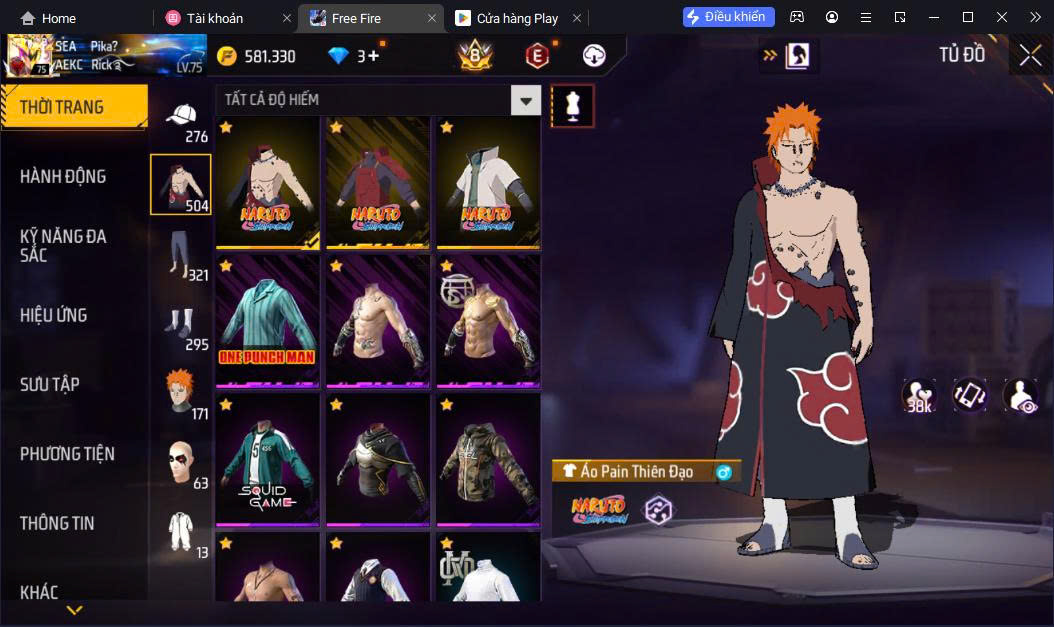Select the hats subcategory with 276 items
Viewport: 1054px width, 627px height.
183,120
